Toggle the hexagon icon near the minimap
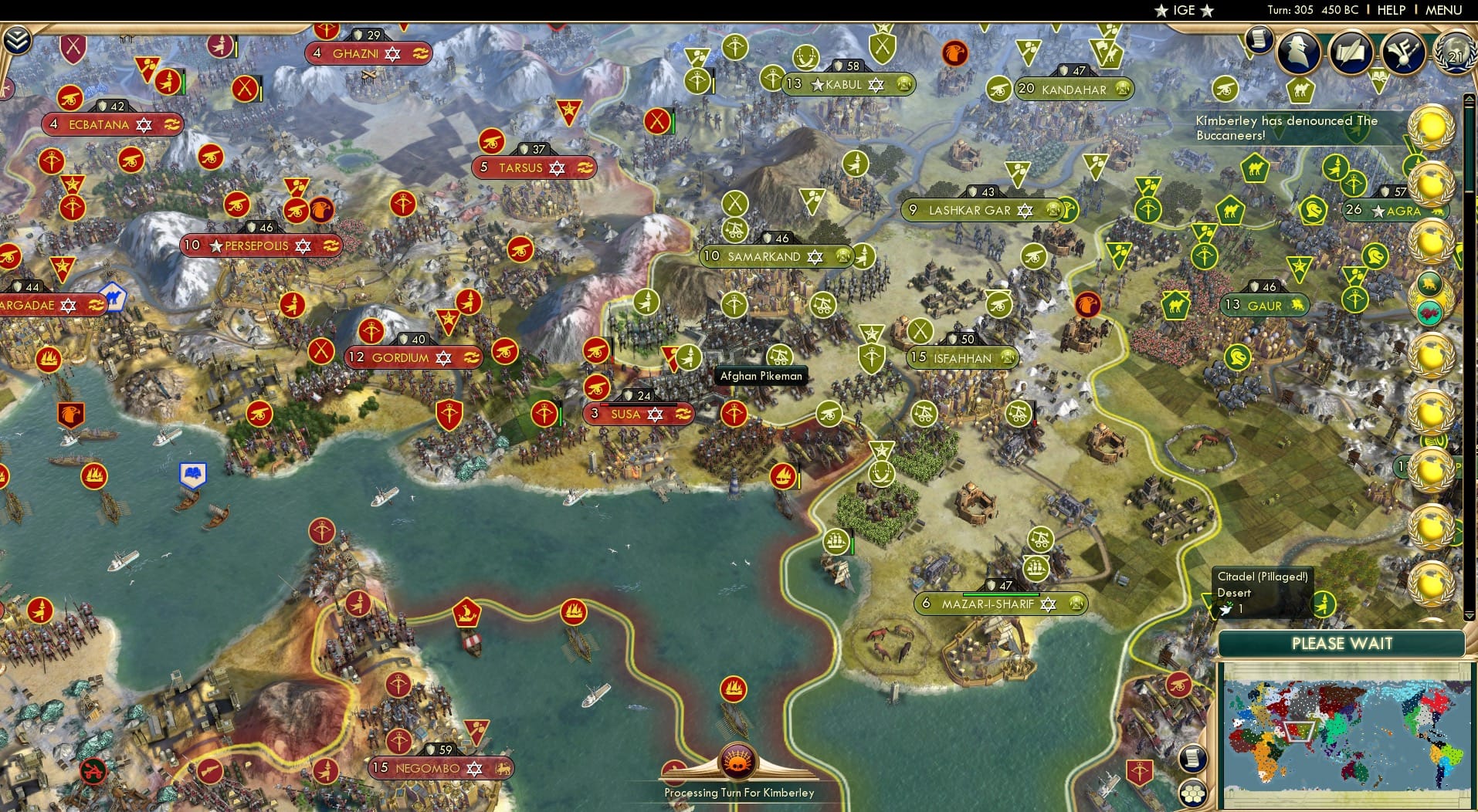This screenshot has width=1478, height=812. tap(1192, 793)
